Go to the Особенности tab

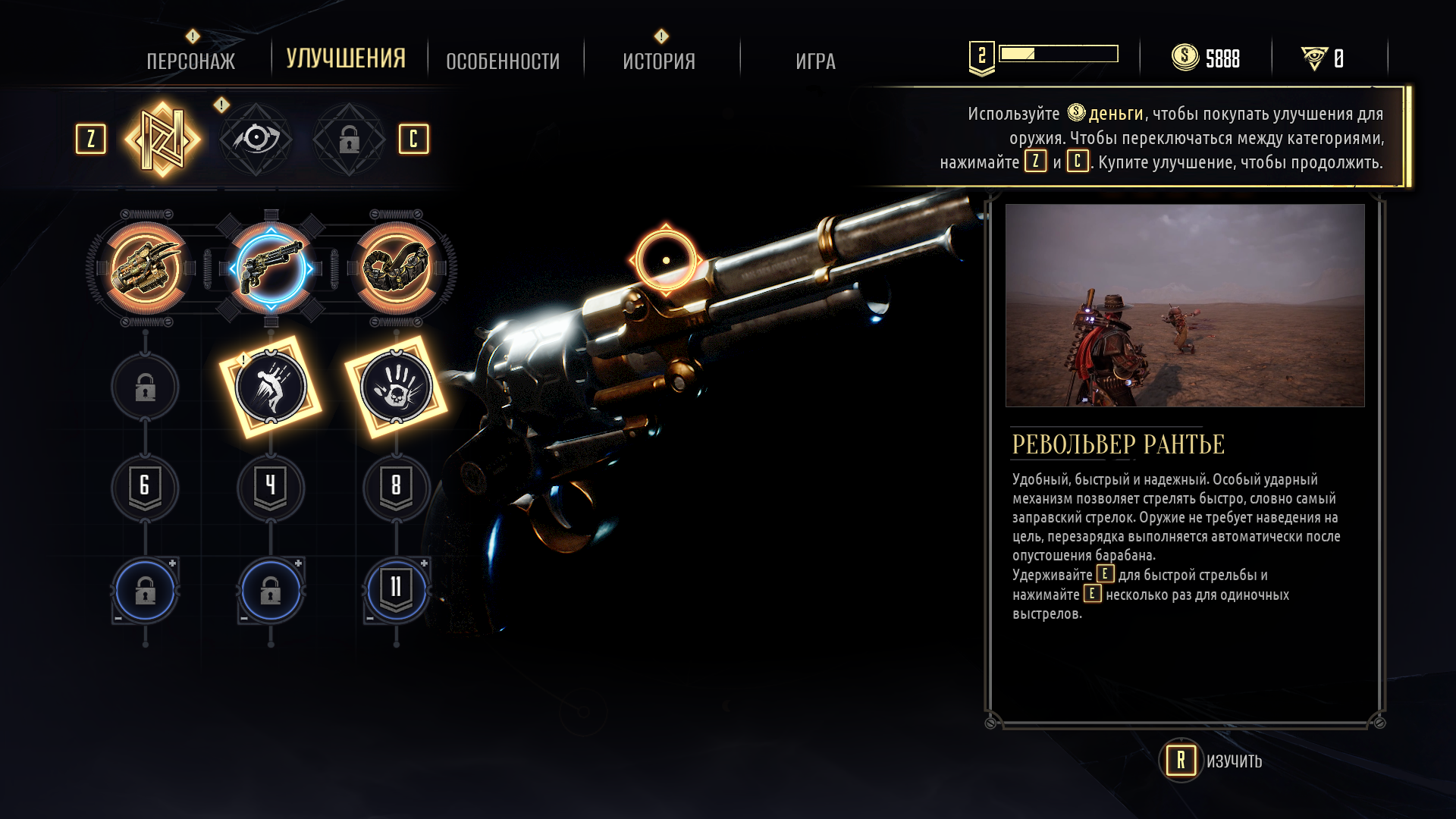[503, 61]
